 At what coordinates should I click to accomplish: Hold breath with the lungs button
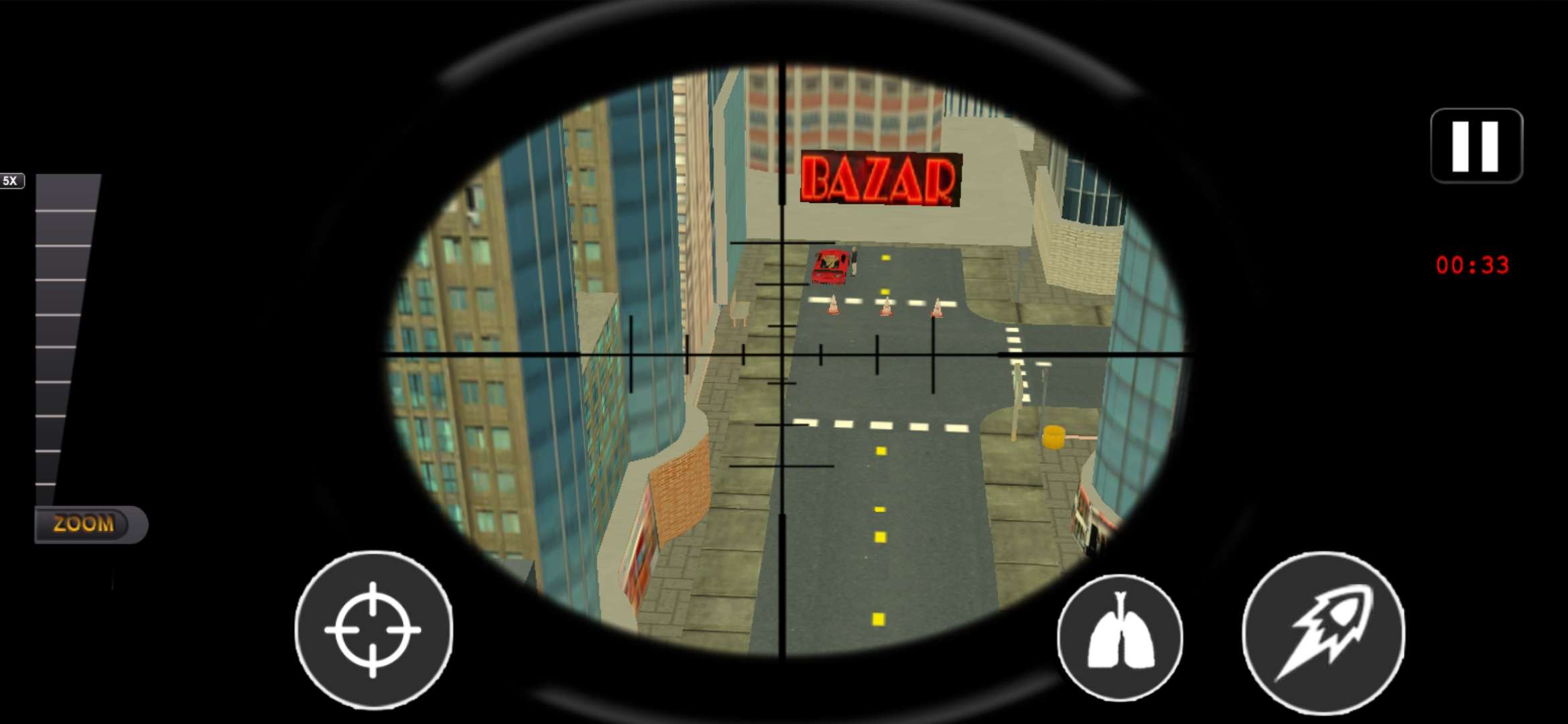pyautogui.click(x=1120, y=636)
